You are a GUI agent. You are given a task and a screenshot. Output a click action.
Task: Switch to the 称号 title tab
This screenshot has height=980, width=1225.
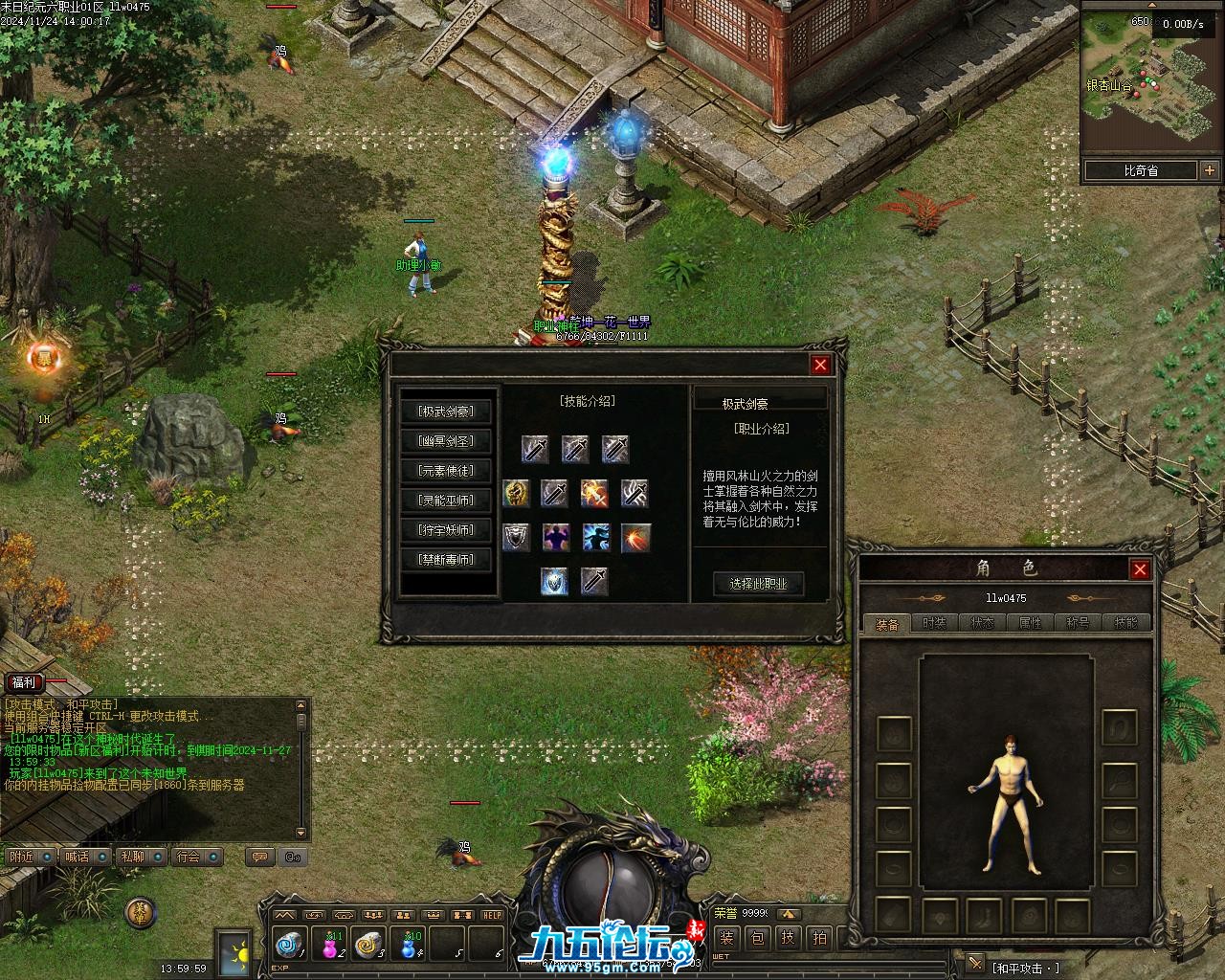(x=1078, y=623)
